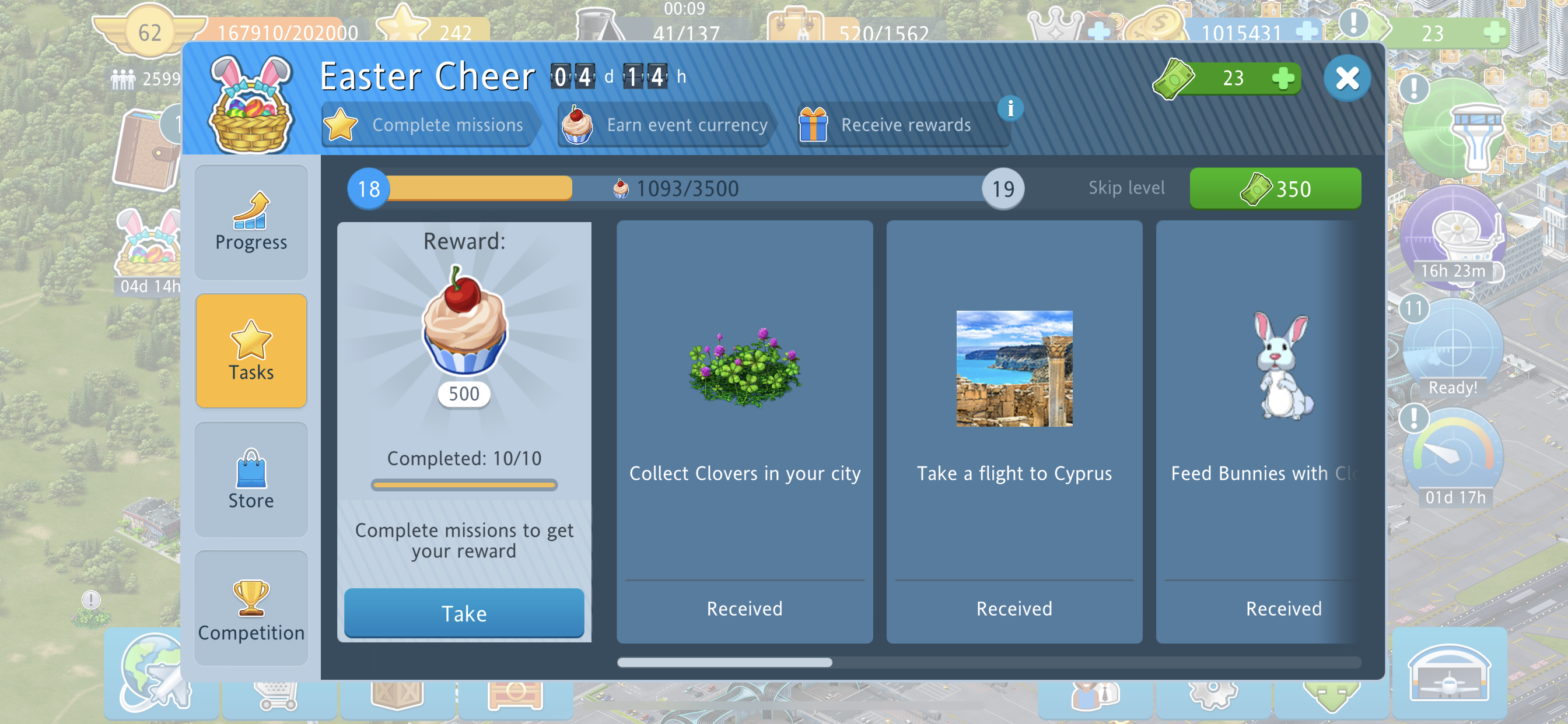The image size is (1568, 724).
Task: Close the Easter Cheer window
Action: [1346, 78]
